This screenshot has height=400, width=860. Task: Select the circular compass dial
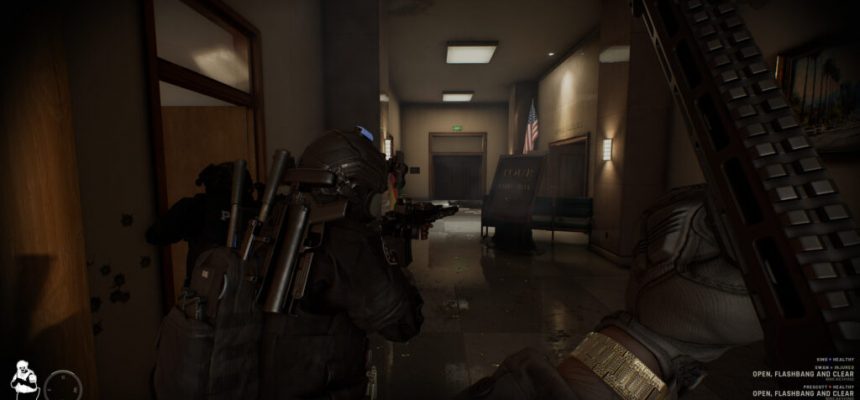pos(64,384)
